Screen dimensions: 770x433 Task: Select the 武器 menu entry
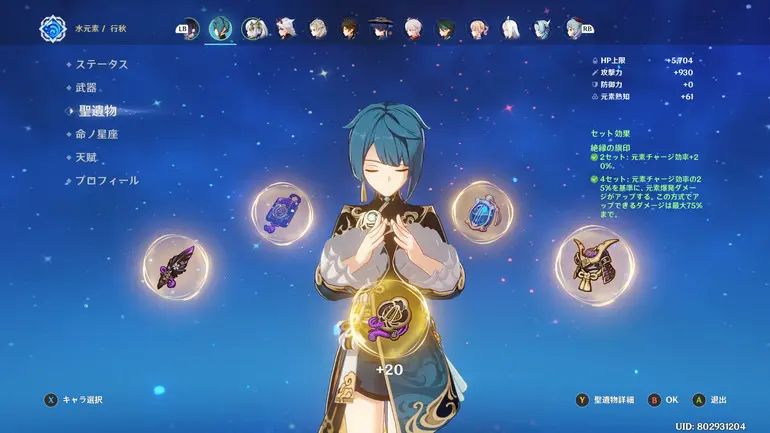pyautogui.click(x=87, y=87)
